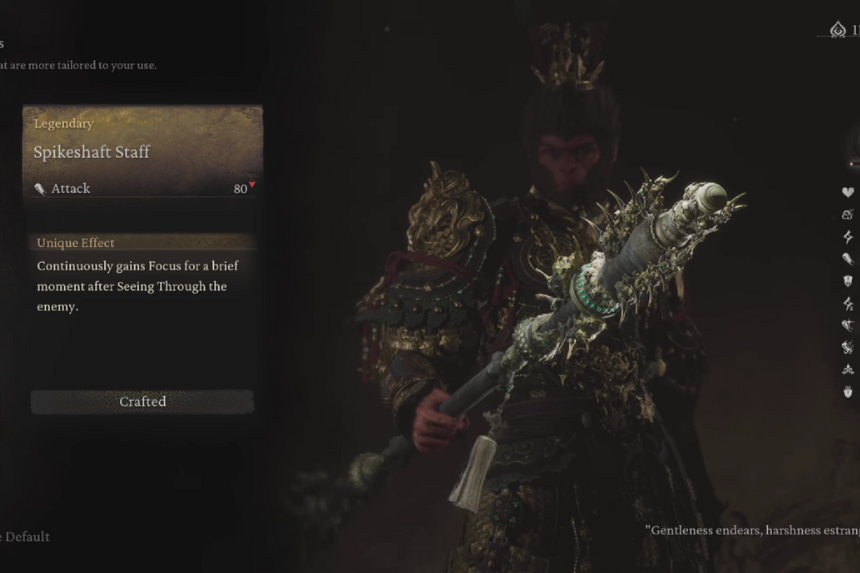Select the Spikeshaft Staff legendary weapon card
This screenshot has width=860, height=573.
[142, 153]
